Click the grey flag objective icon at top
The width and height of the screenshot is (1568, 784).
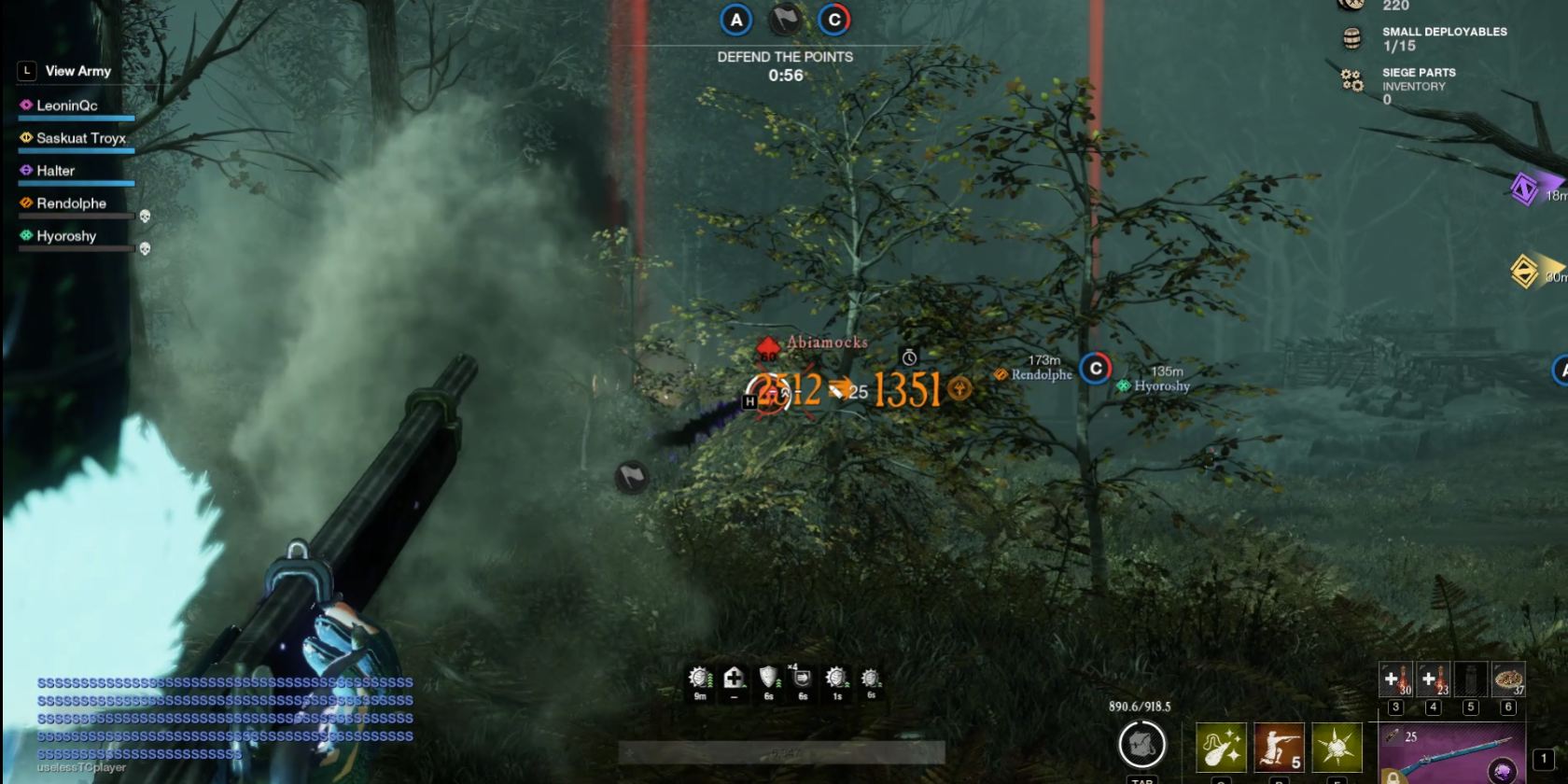point(785,20)
